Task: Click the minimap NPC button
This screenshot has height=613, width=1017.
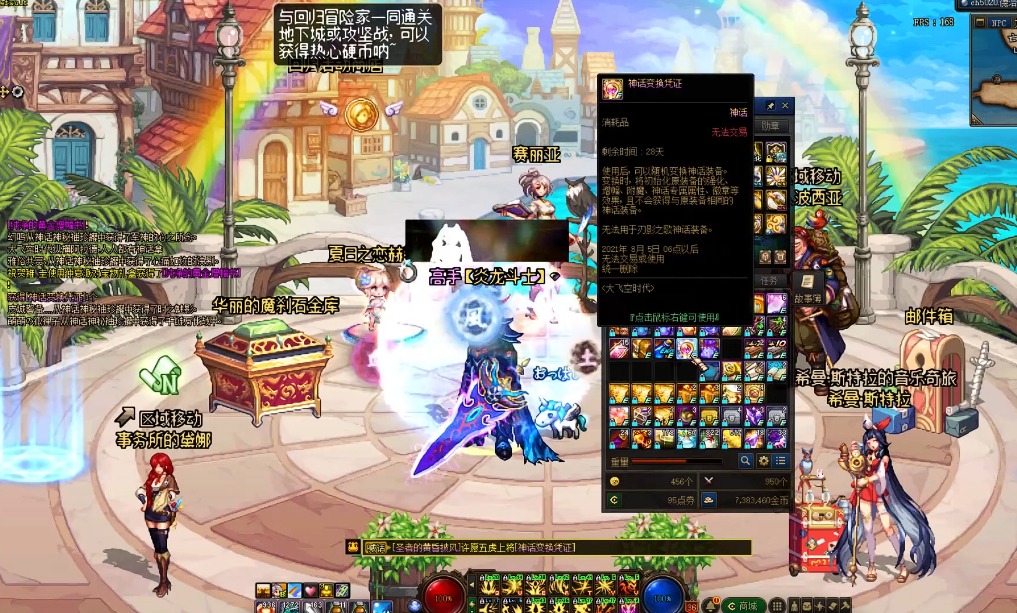Action: coord(999,22)
